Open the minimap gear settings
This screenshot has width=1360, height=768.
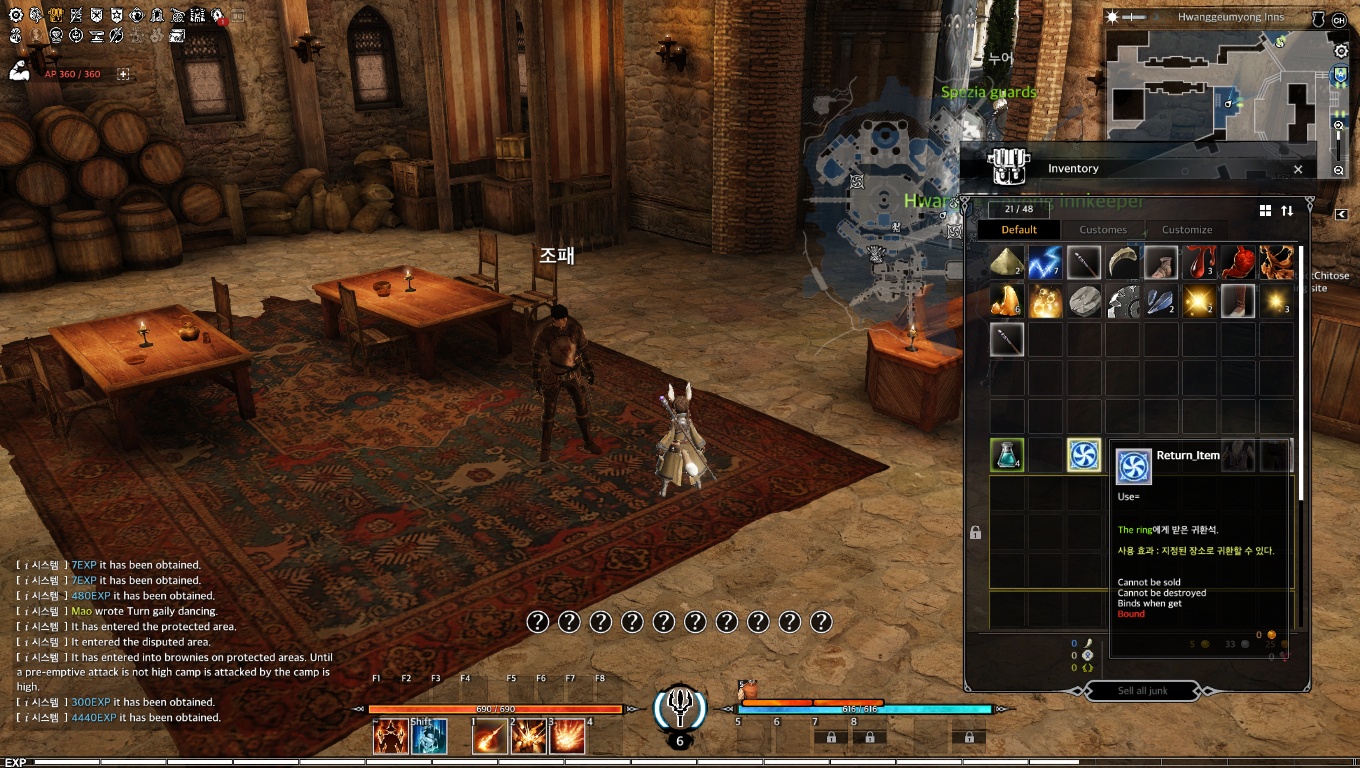[1341, 51]
